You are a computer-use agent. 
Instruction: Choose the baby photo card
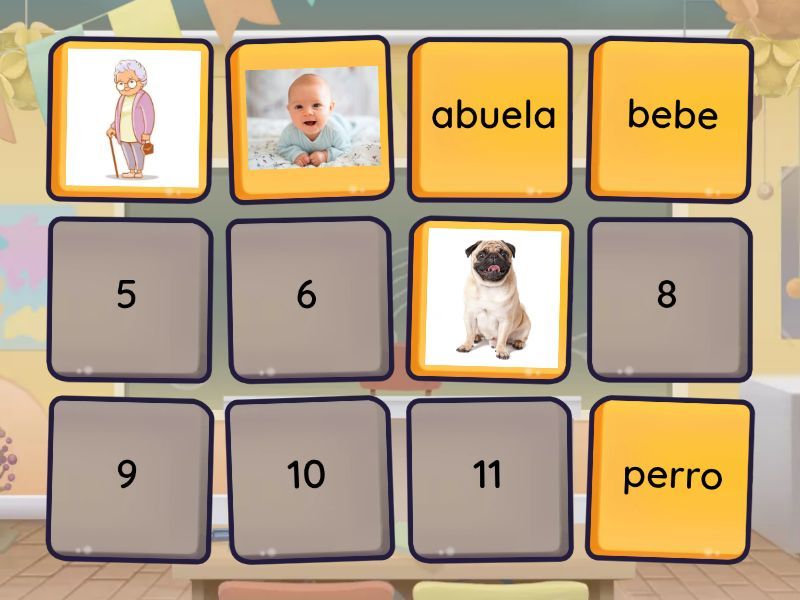pyautogui.click(x=311, y=118)
